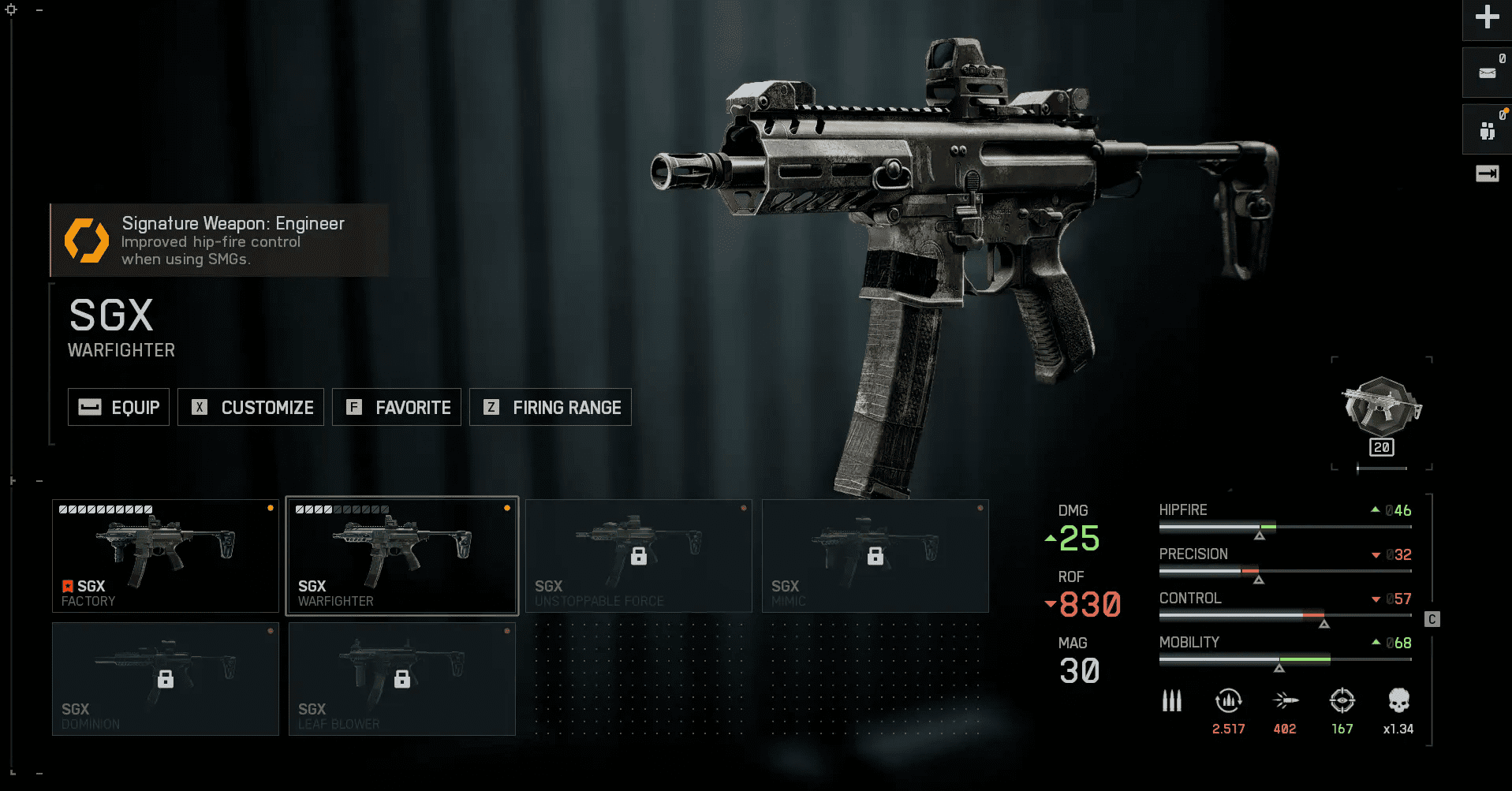Viewport: 1512px width, 791px height.
Task: Select the SGX Factory variant
Action: click(x=166, y=556)
